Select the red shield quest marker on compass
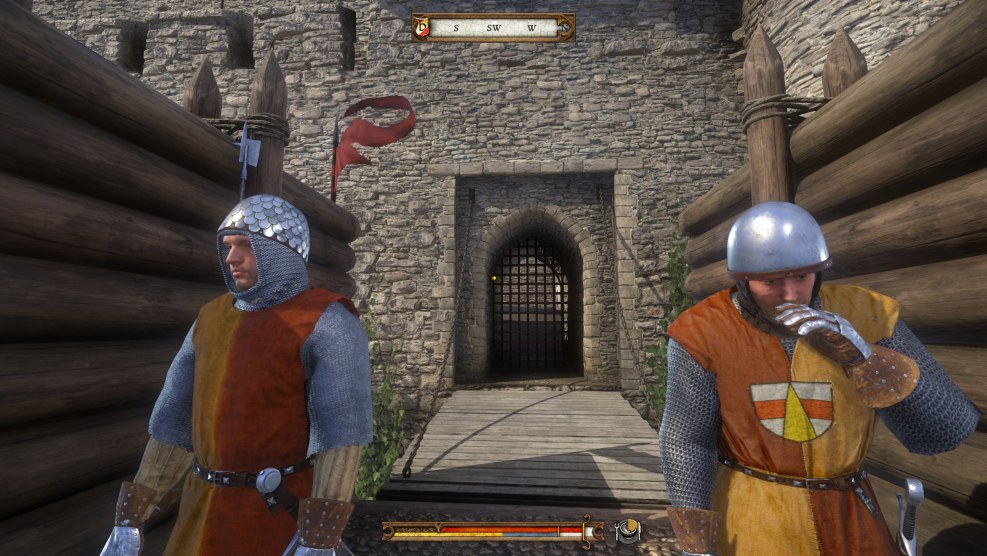This screenshot has height=556, width=987. pos(423,28)
